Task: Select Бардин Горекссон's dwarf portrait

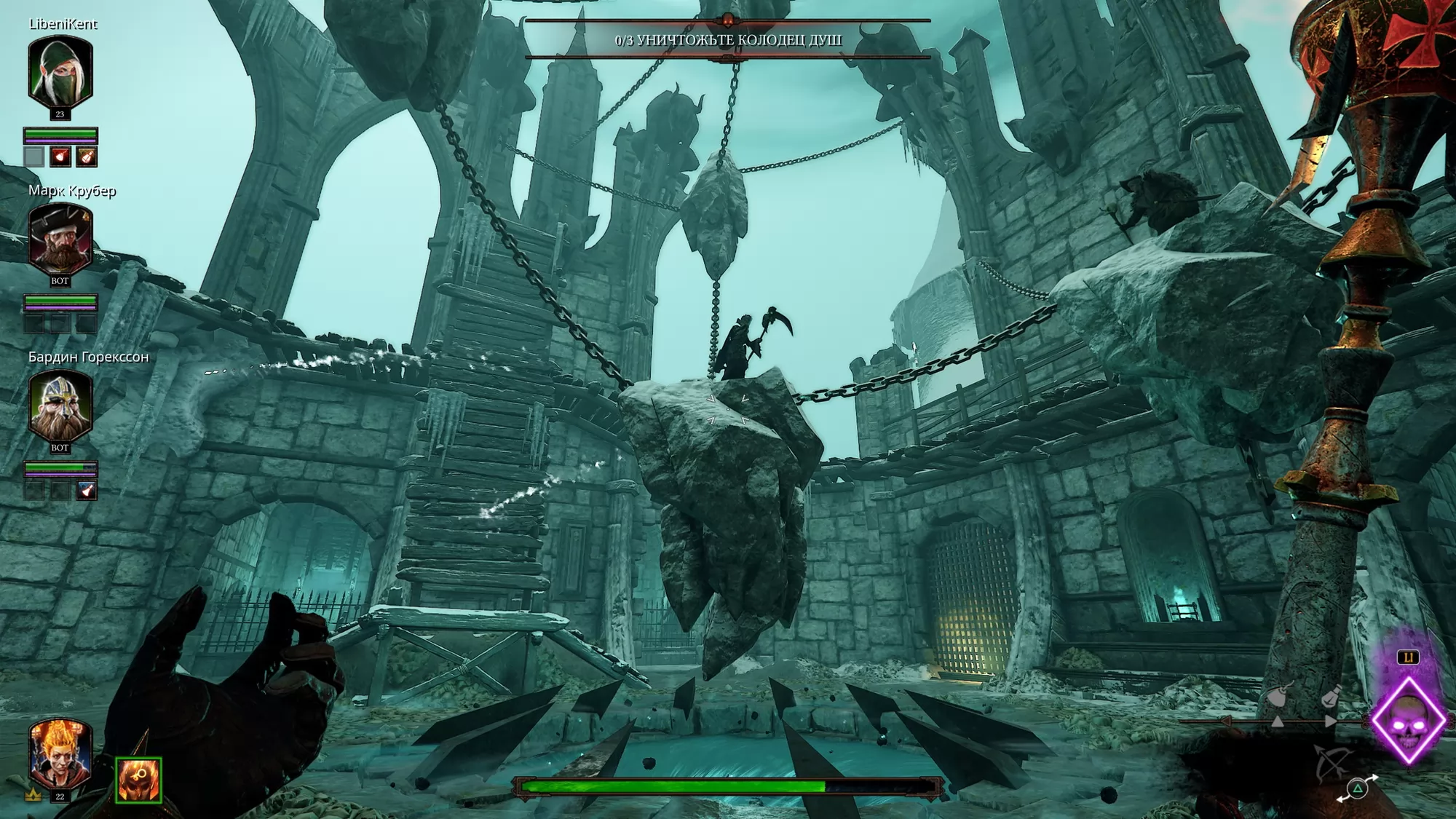Action: [60, 405]
